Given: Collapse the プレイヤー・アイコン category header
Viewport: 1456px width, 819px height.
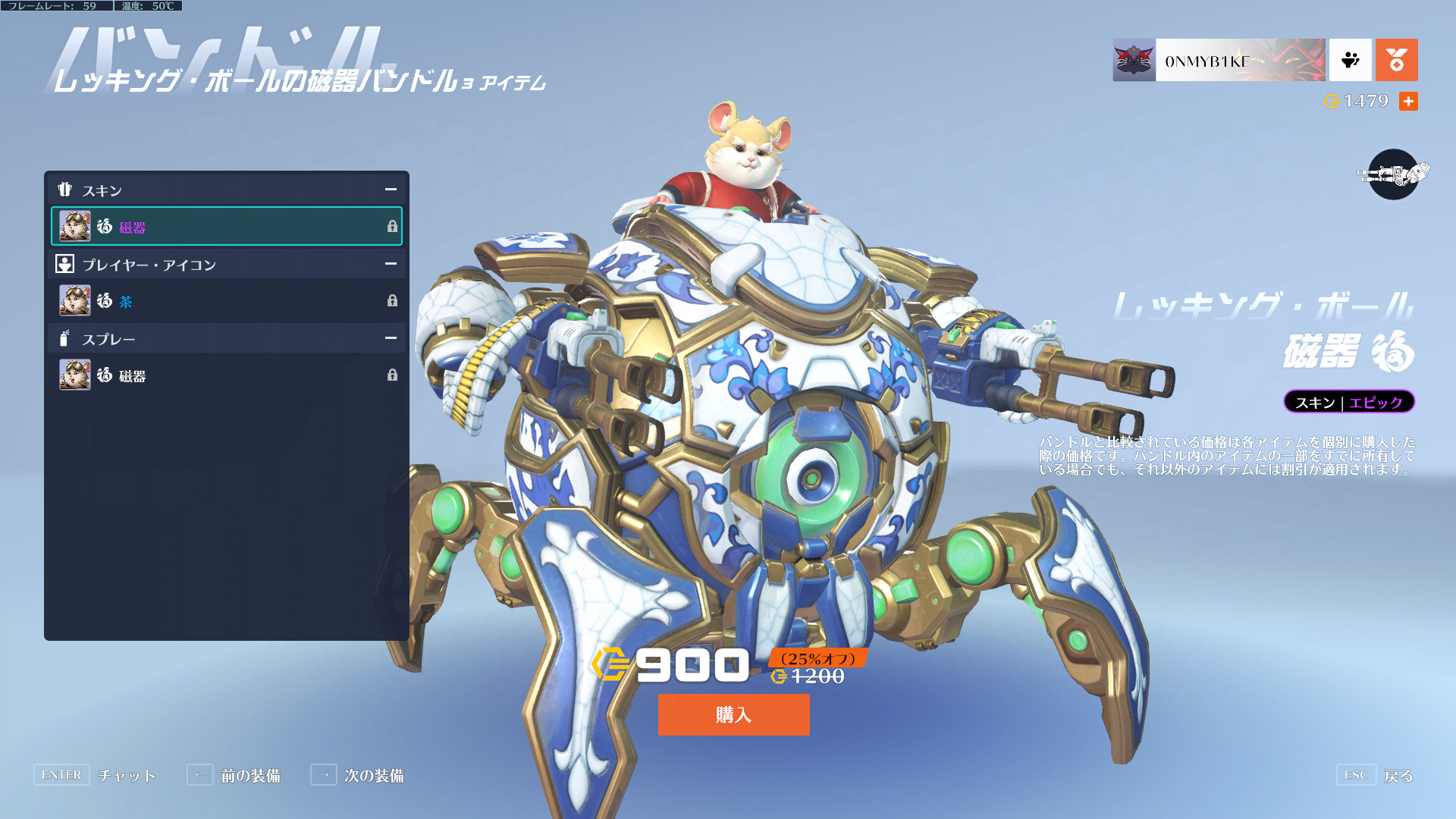Looking at the screenshot, I should (391, 264).
